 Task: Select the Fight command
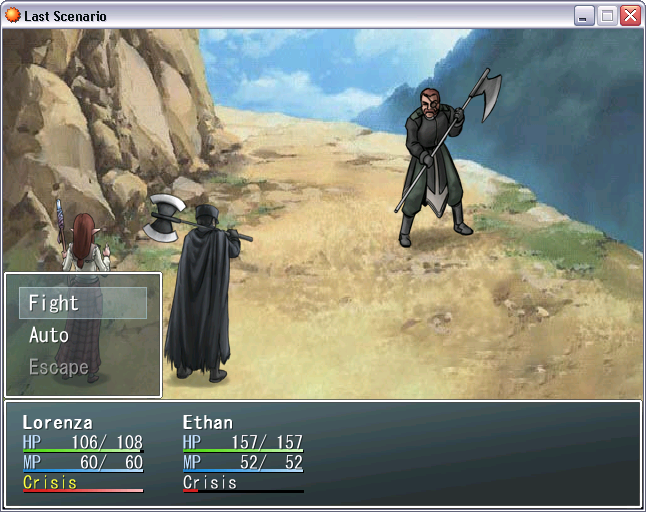coord(82,303)
